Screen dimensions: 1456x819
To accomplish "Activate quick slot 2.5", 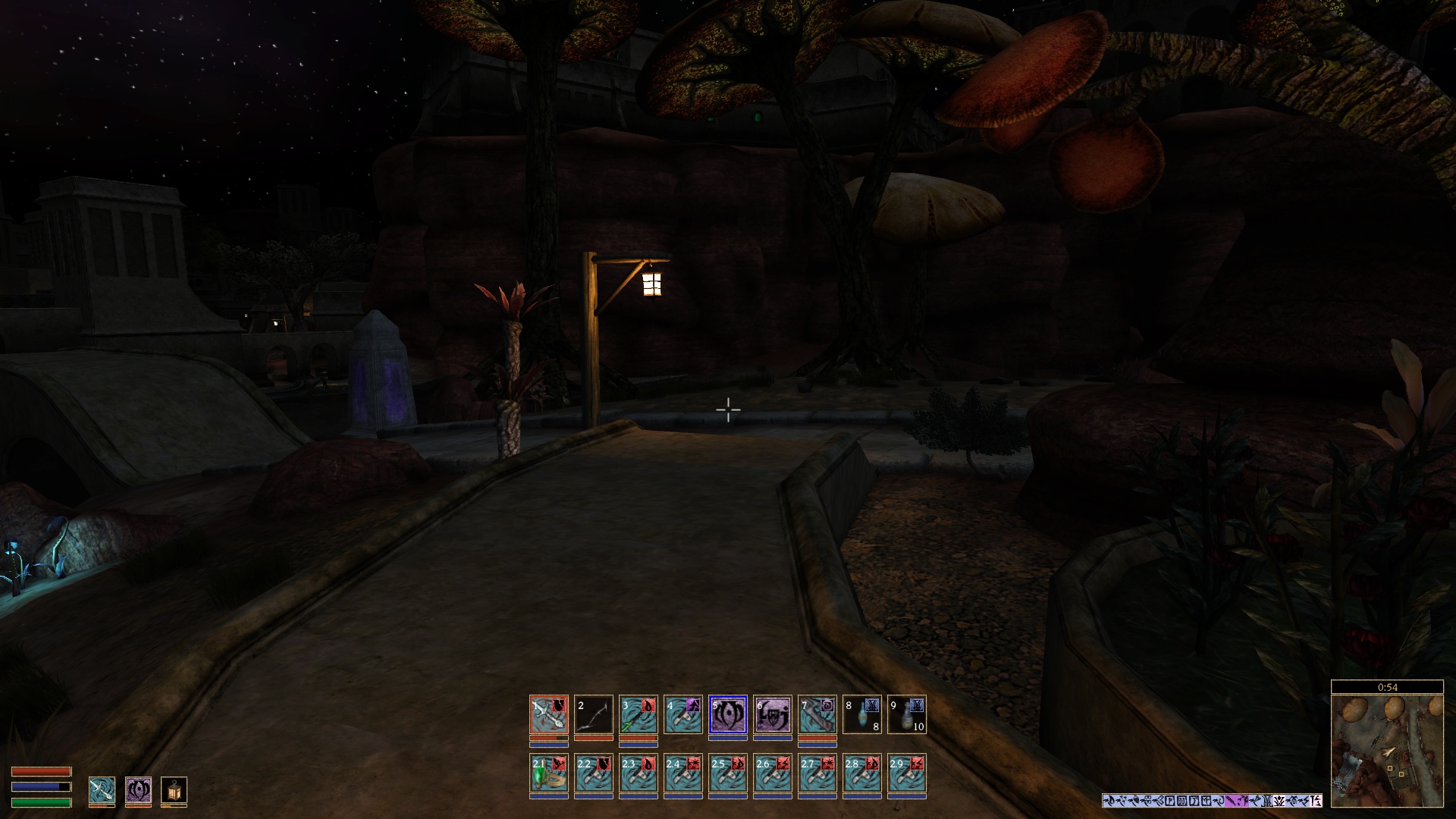I will coord(728,773).
